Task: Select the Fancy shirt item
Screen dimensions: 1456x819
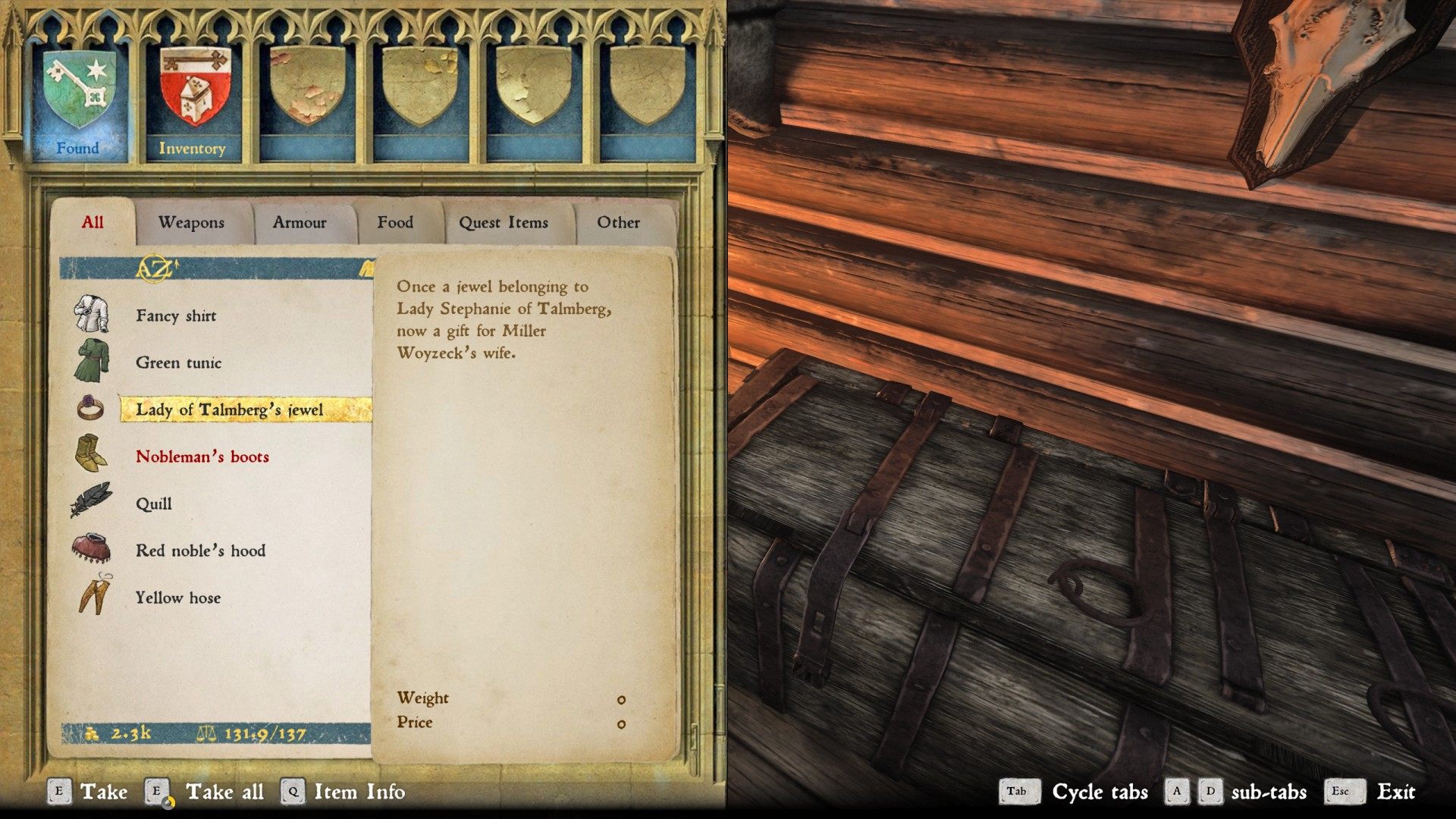Action: click(x=176, y=315)
